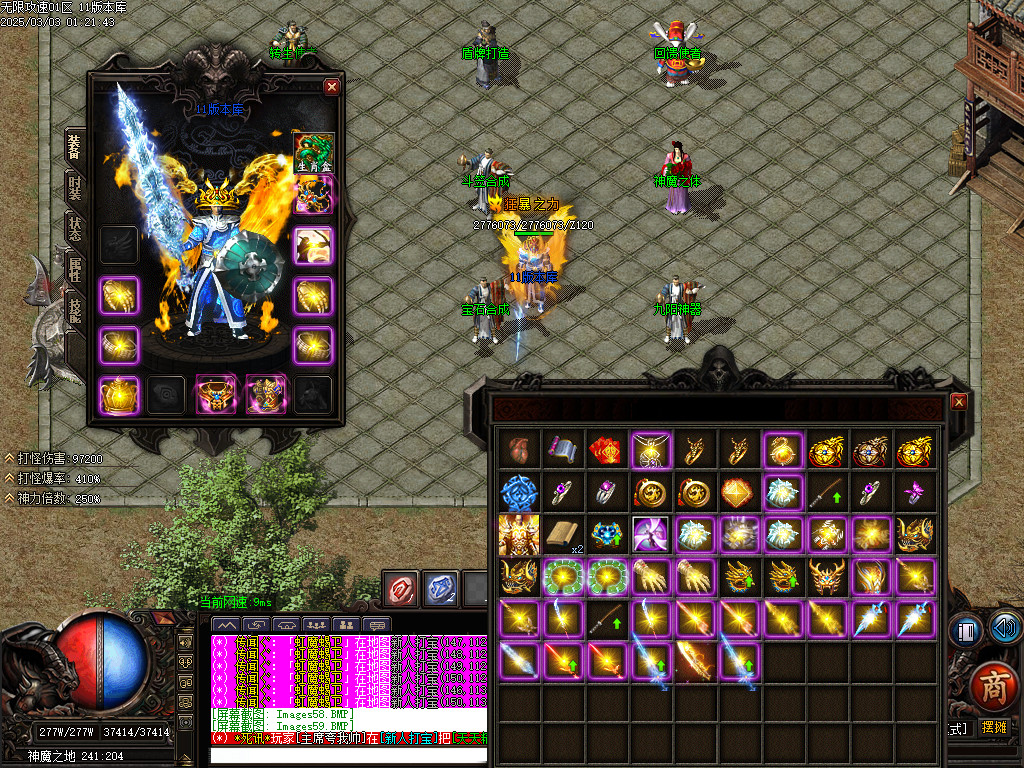1024x768 pixels.
Task: Switch to the 时装 costume tab
Action: [x=75, y=187]
